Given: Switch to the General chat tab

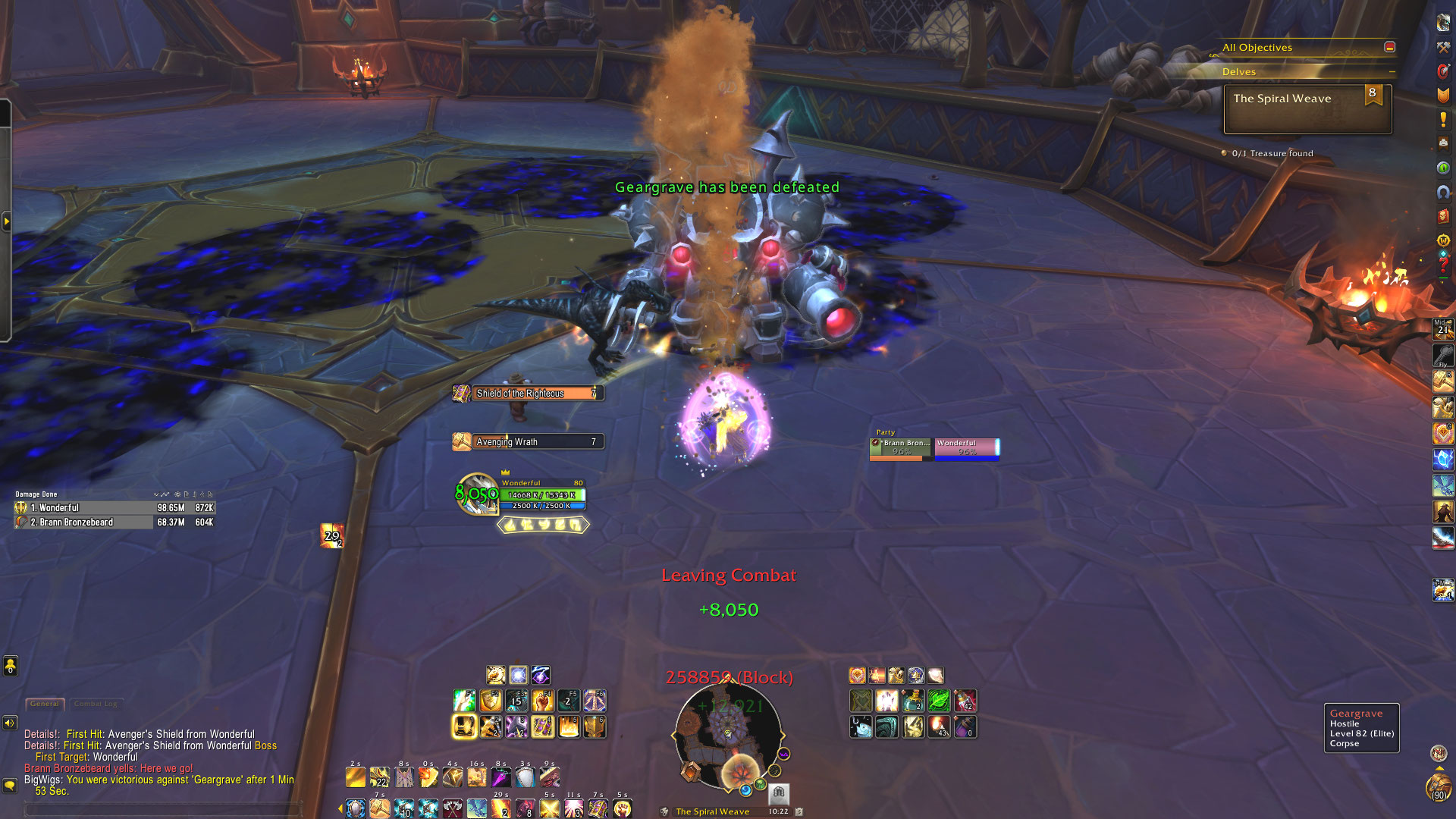Looking at the screenshot, I should (45, 704).
